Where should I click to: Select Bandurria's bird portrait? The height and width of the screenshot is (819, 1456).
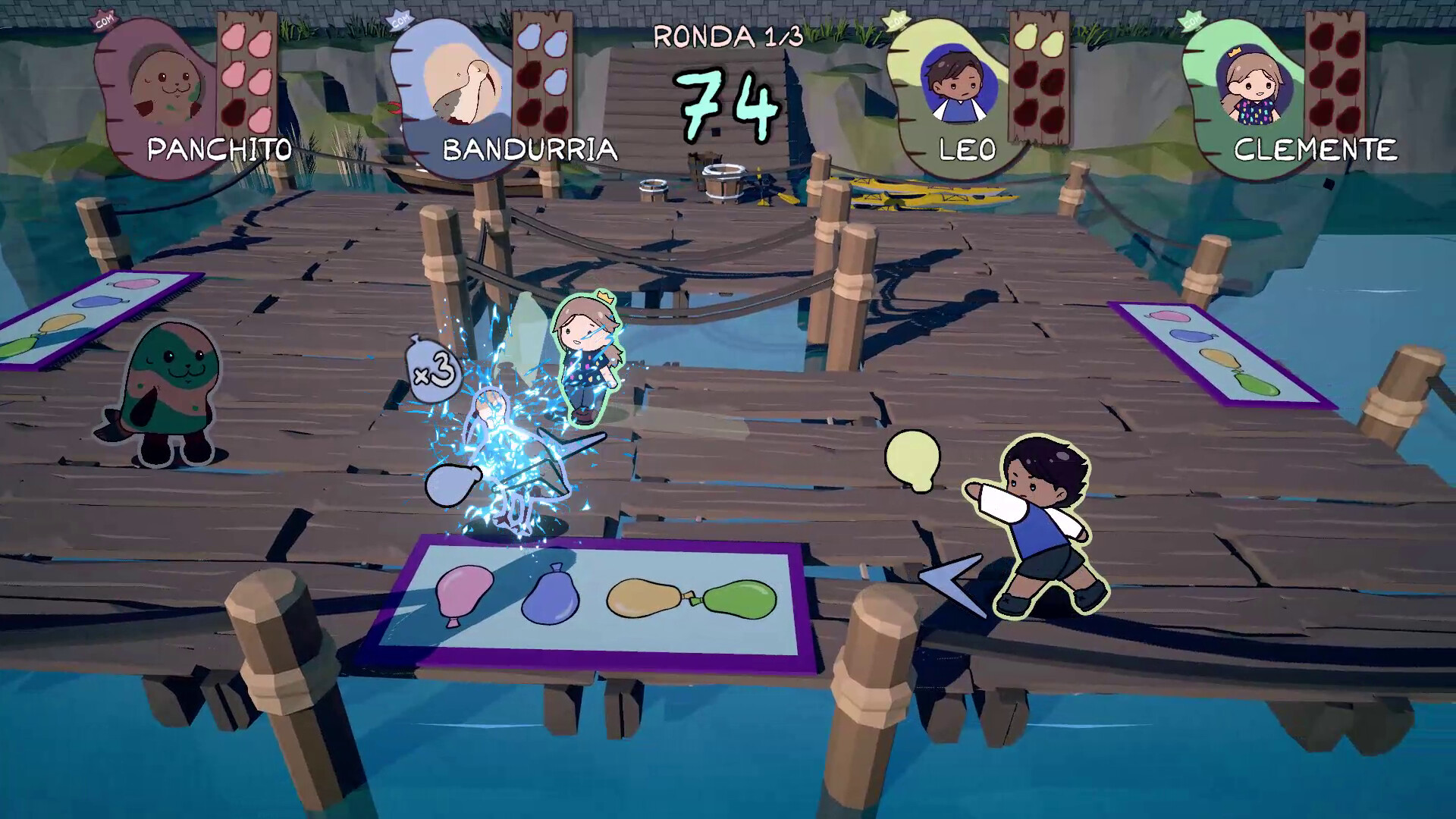click(x=460, y=85)
